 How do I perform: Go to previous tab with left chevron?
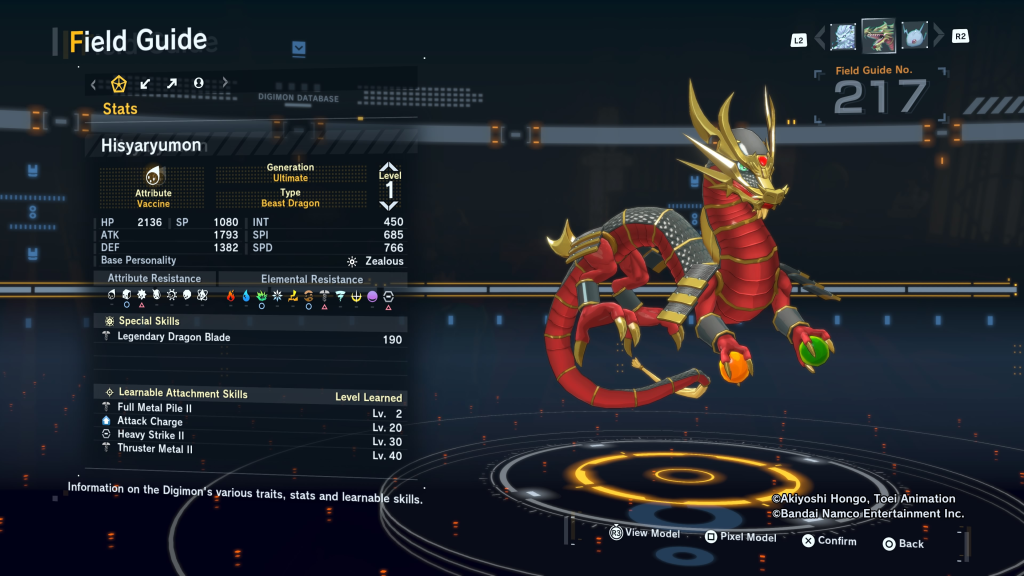(94, 83)
